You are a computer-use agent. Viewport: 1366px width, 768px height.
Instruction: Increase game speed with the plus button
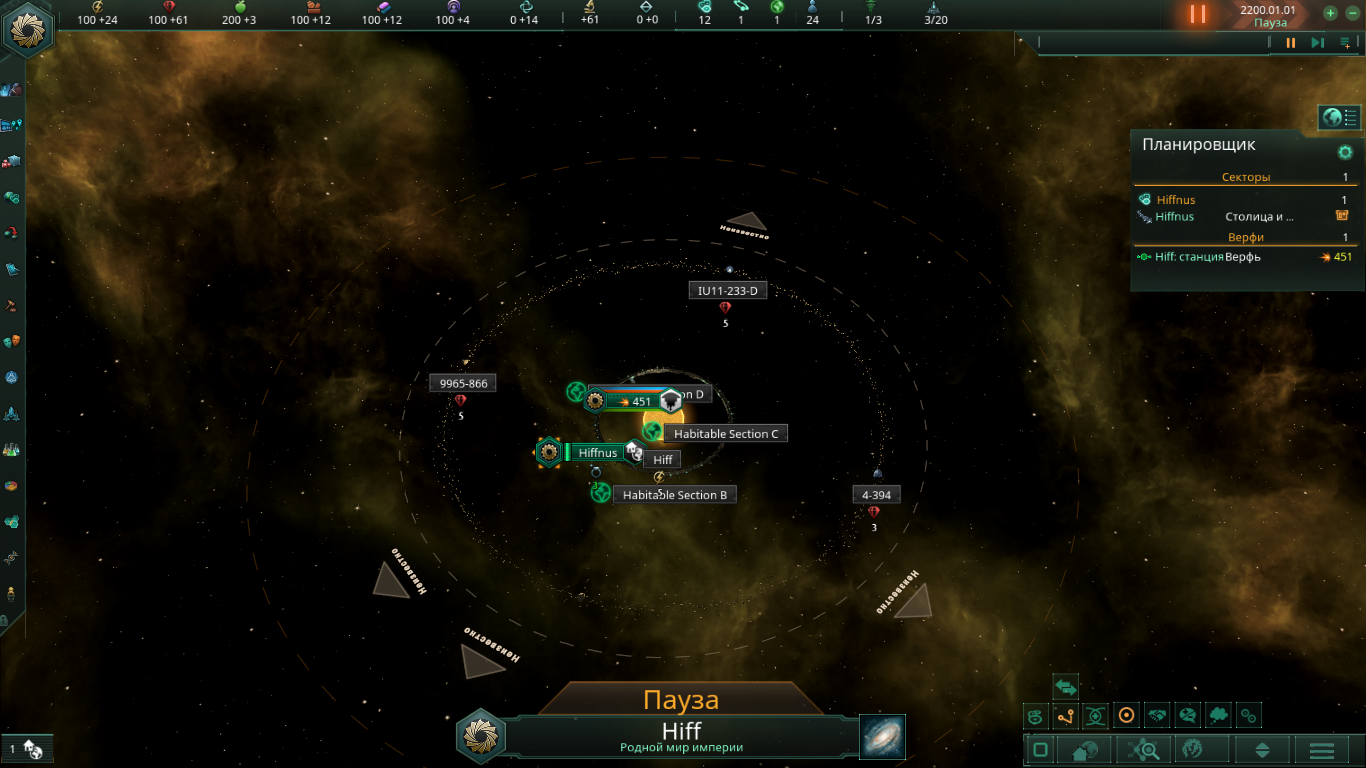tap(1330, 13)
